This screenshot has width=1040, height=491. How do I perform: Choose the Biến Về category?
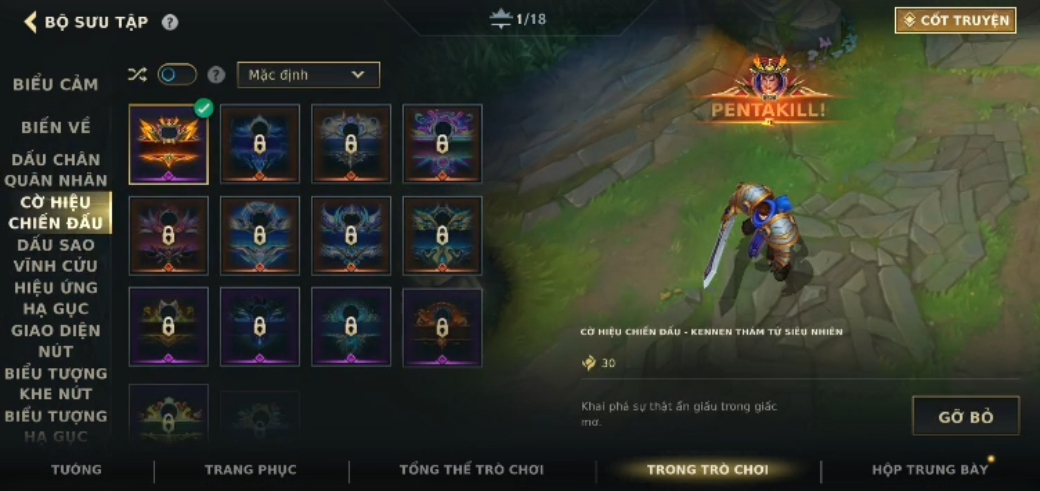[56, 127]
